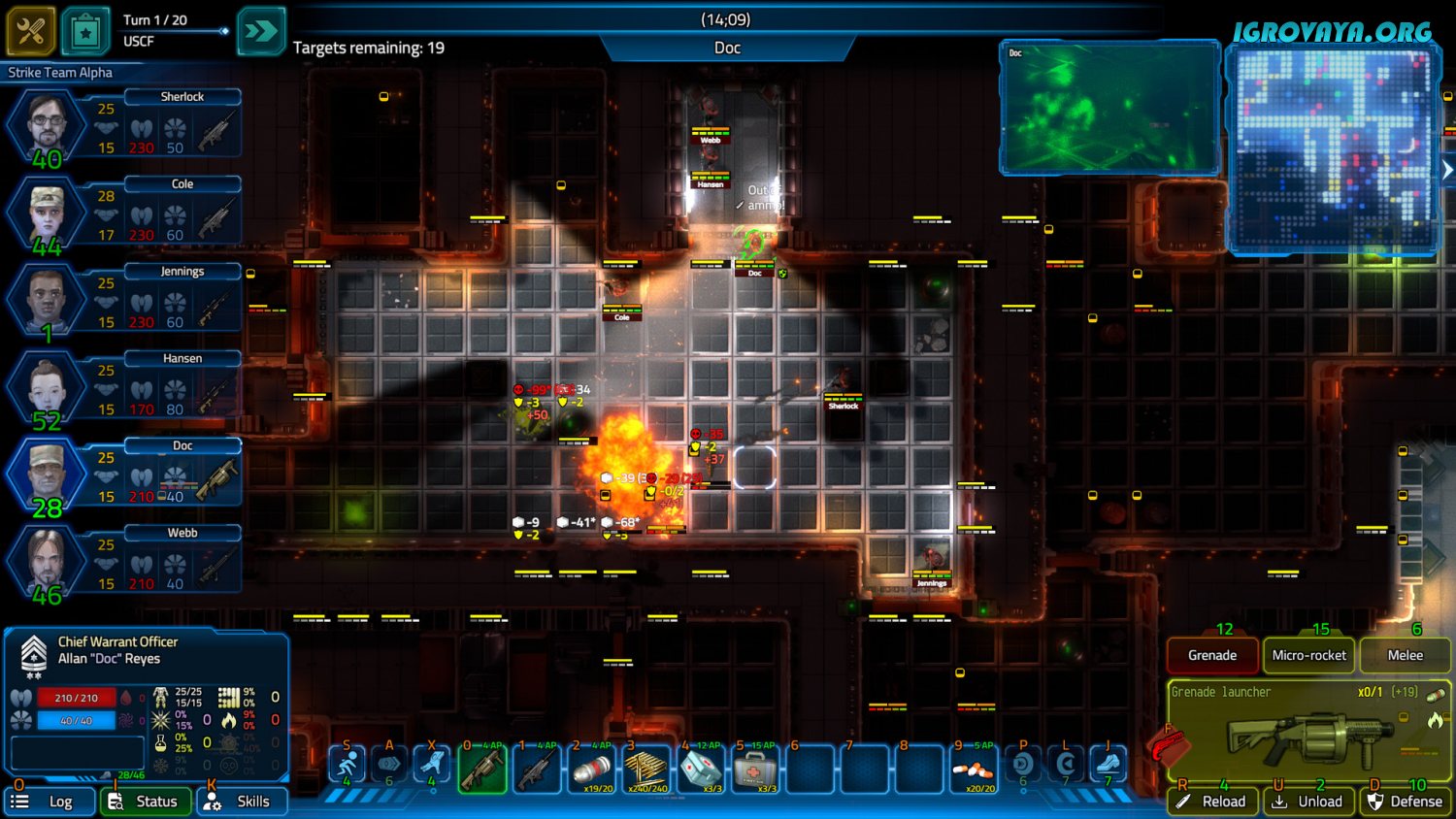Open the wrench and screwdriver settings menu
Screen dimensions: 1456x819
click(30, 31)
